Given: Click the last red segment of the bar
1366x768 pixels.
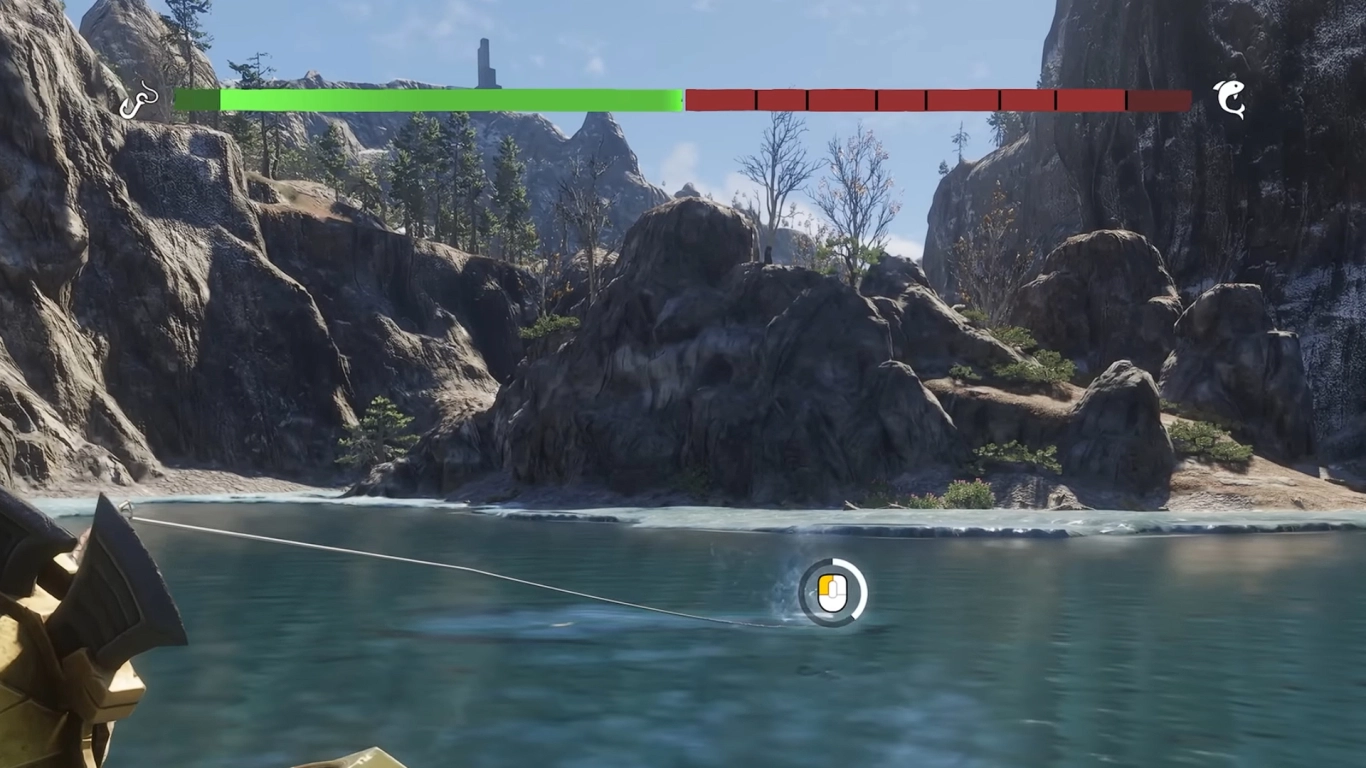Looking at the screenshot, I should click(x=1160, y=99).
